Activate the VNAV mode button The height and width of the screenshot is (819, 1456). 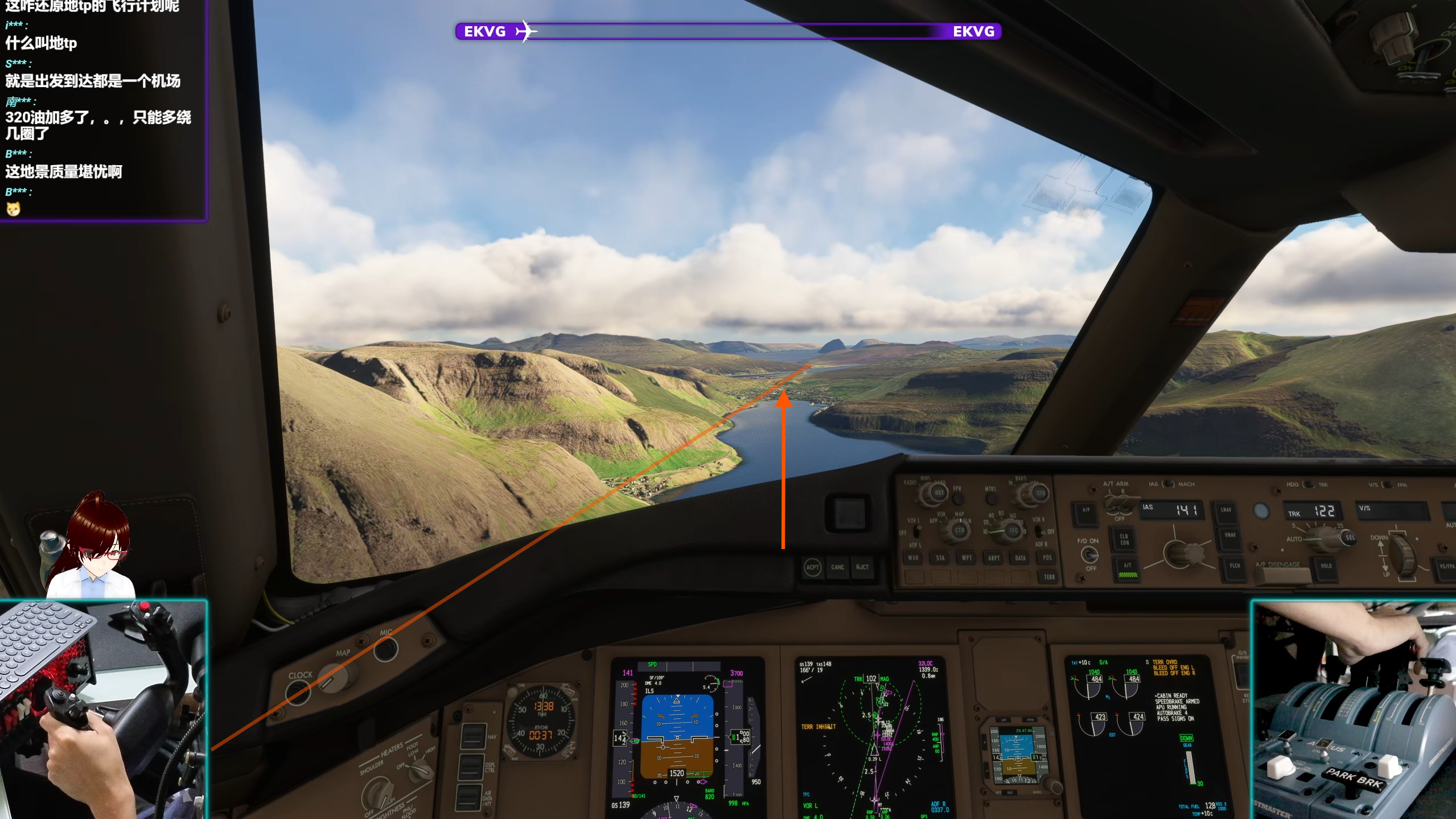[1229, 536]
